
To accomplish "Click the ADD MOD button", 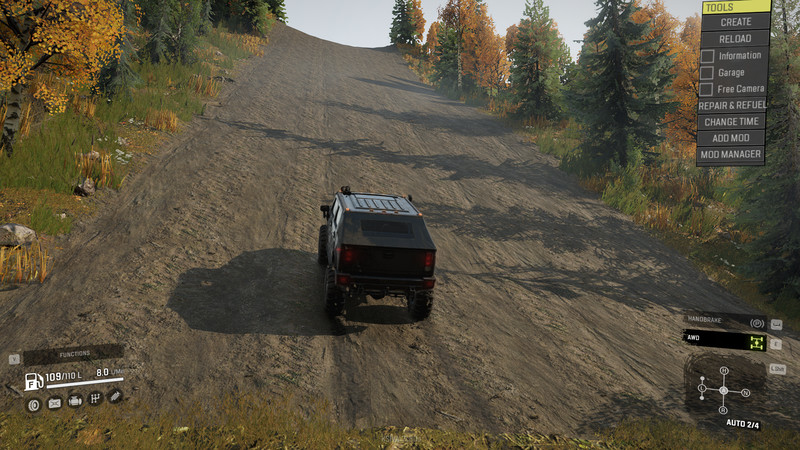I will point(731,138).
